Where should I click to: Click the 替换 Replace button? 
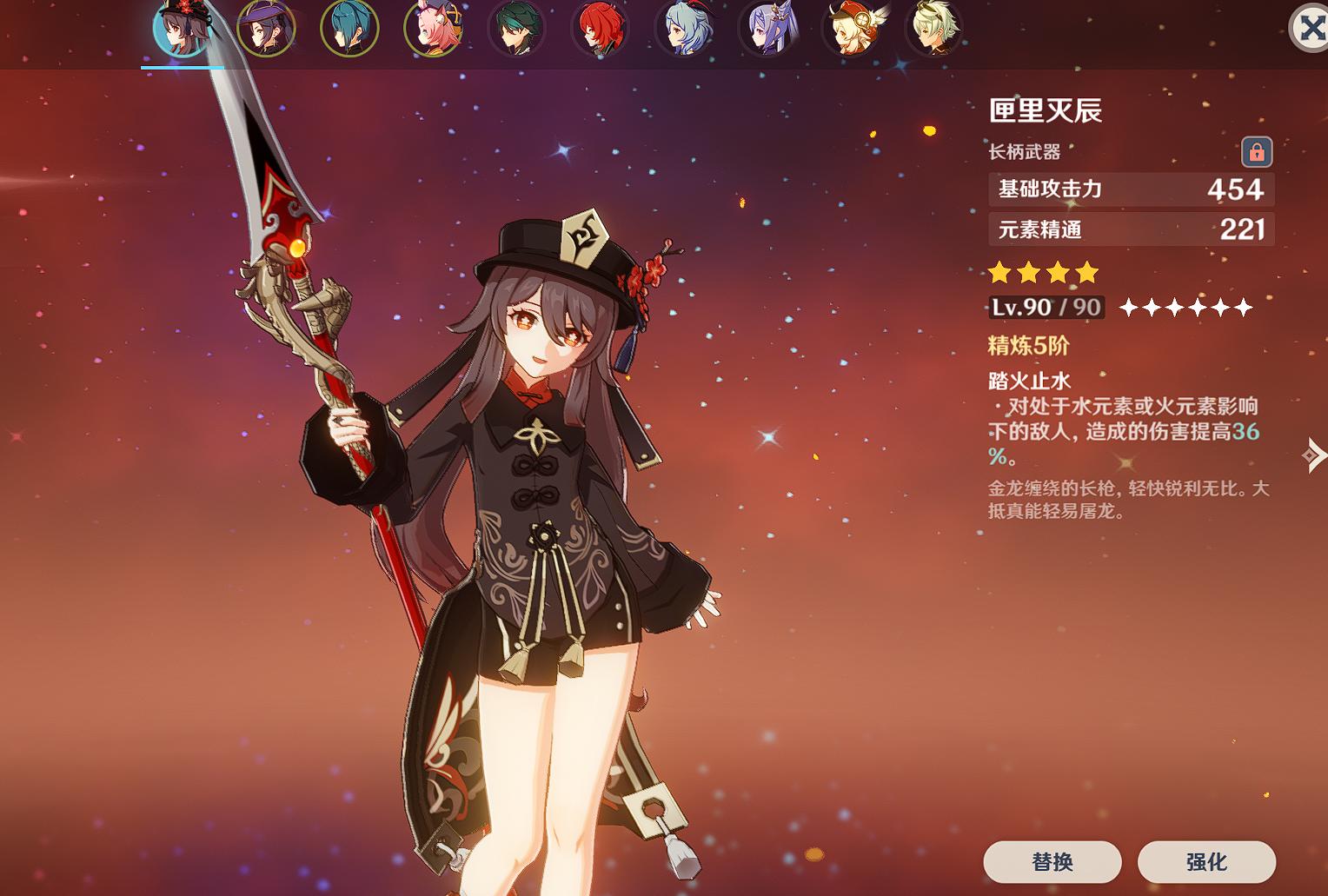point(1052,863)
